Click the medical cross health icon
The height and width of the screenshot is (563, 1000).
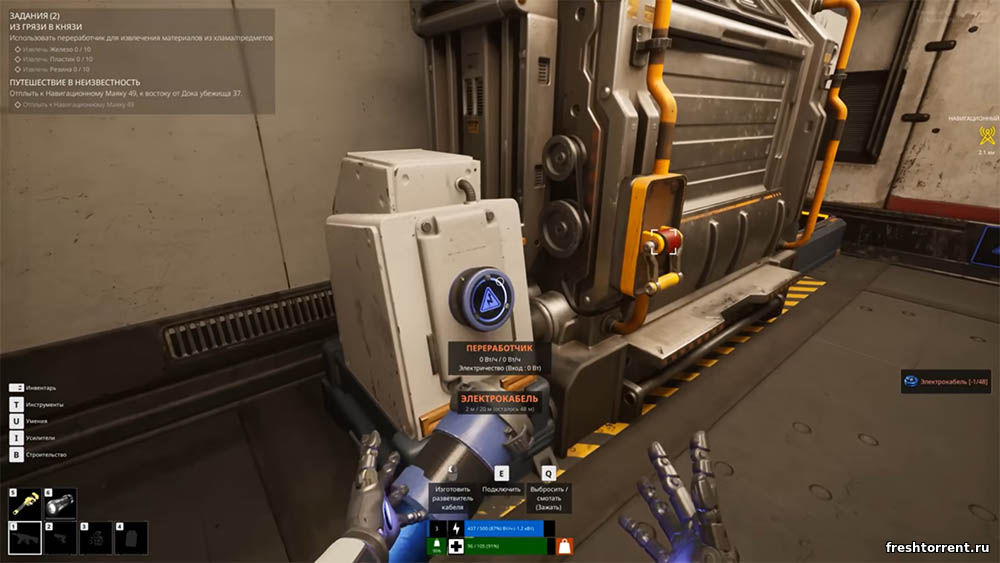click(x=455, y=546)
